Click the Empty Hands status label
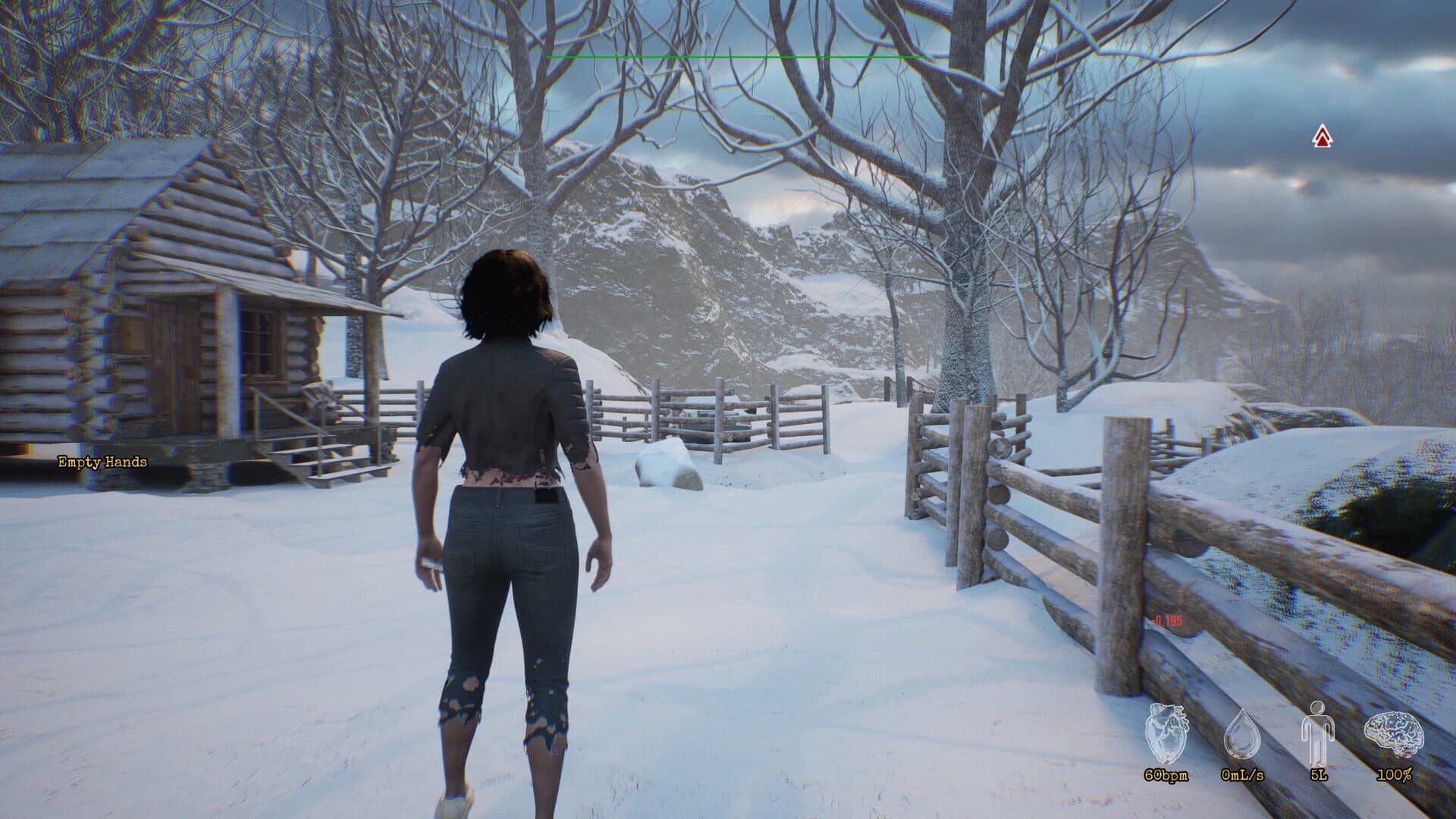Viewport: 1456px width, 819px height. click(101, 462)
